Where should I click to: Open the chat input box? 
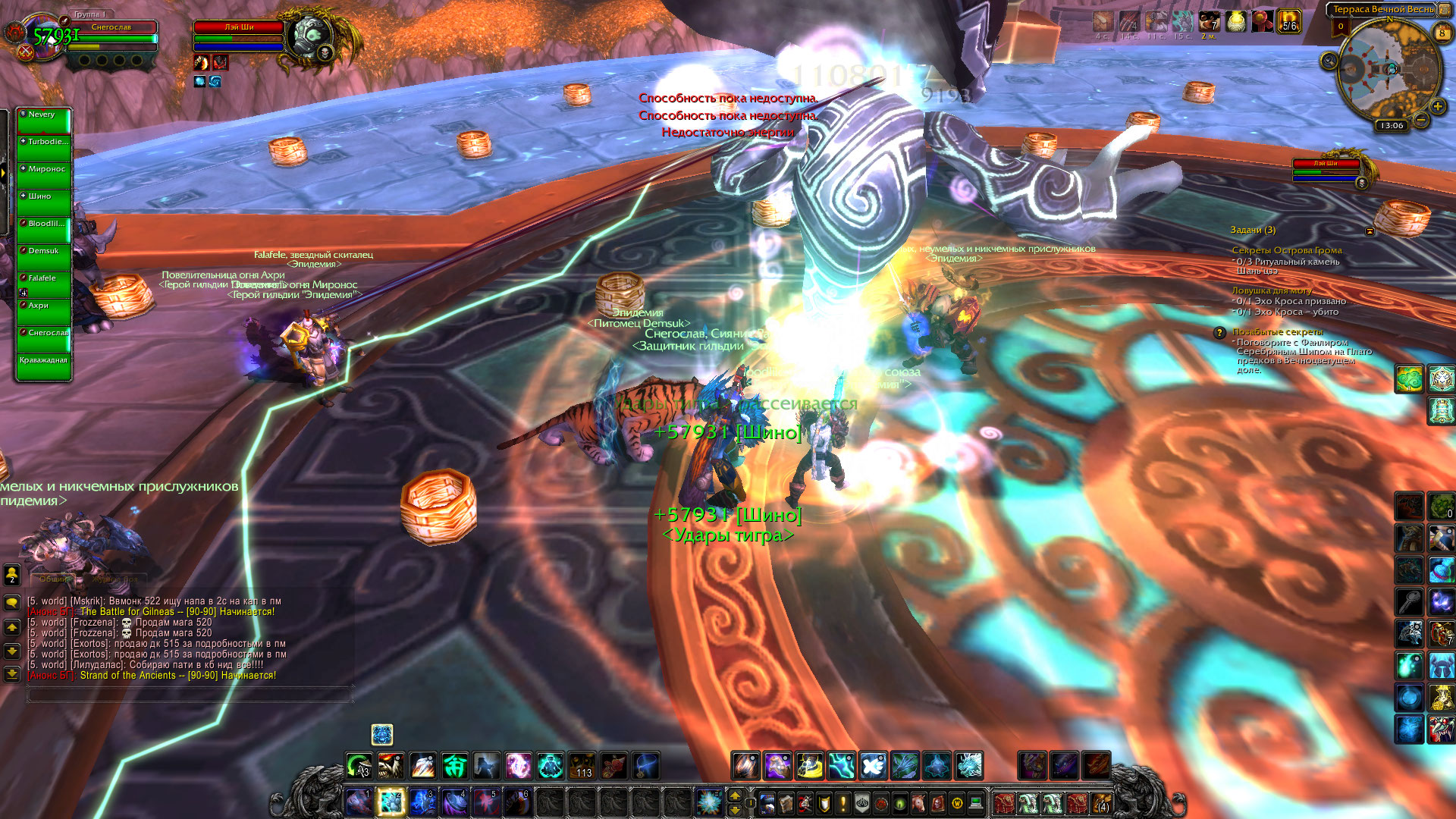pos(190,693)
